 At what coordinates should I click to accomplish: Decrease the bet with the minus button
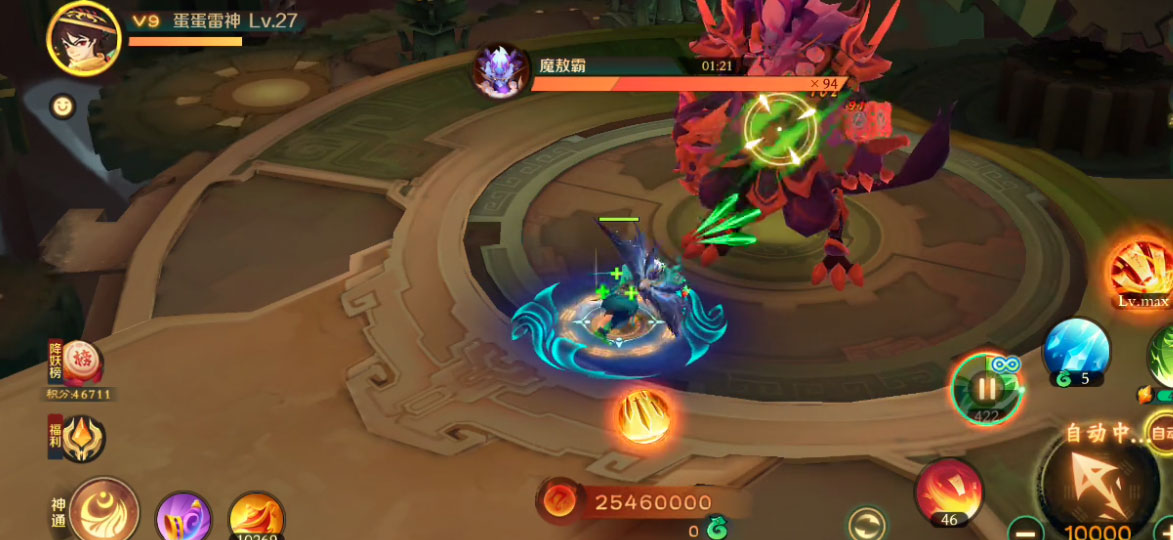pyautogui.click(x=1026, y=528)
